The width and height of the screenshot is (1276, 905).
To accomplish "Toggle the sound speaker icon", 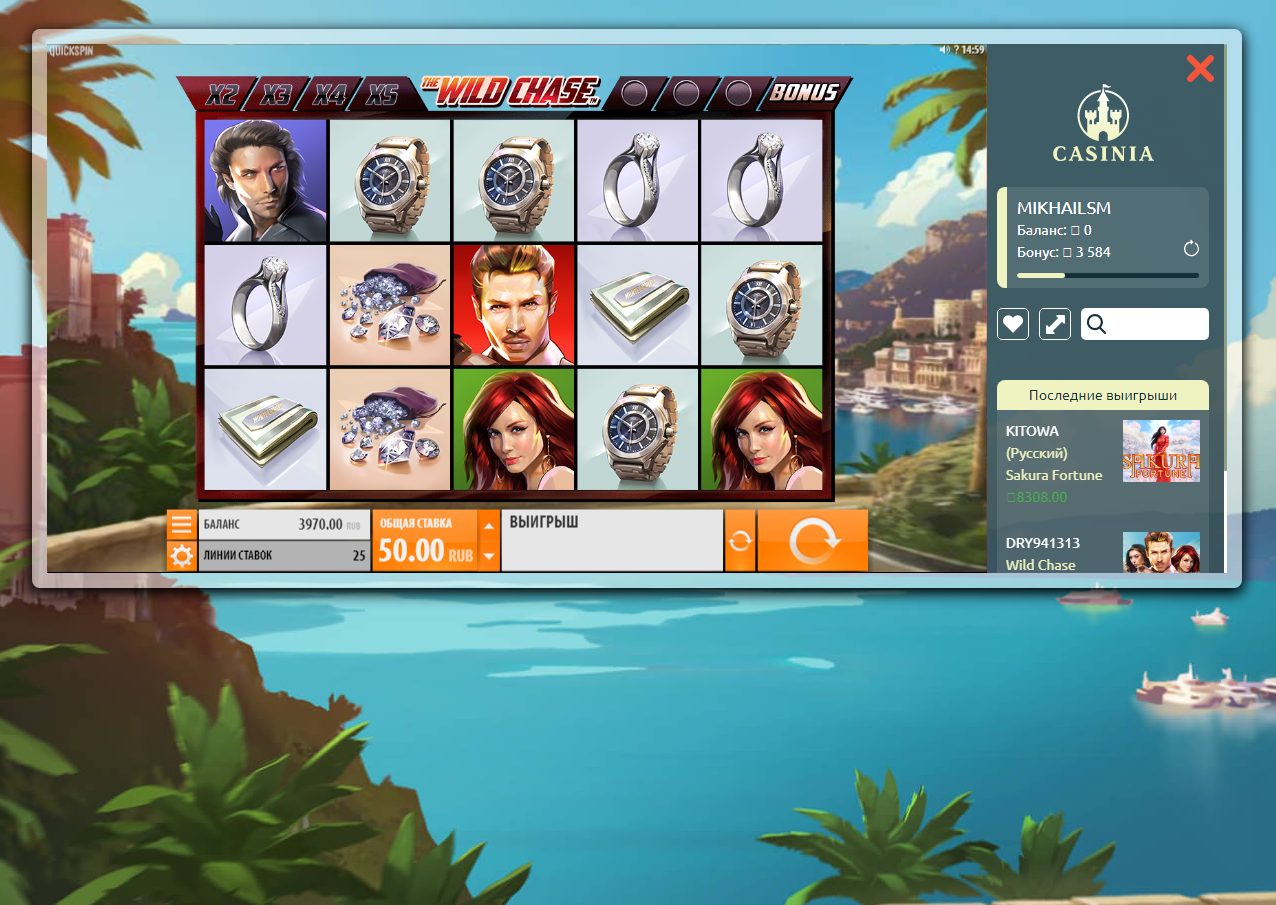I will [x=944, y=49].
